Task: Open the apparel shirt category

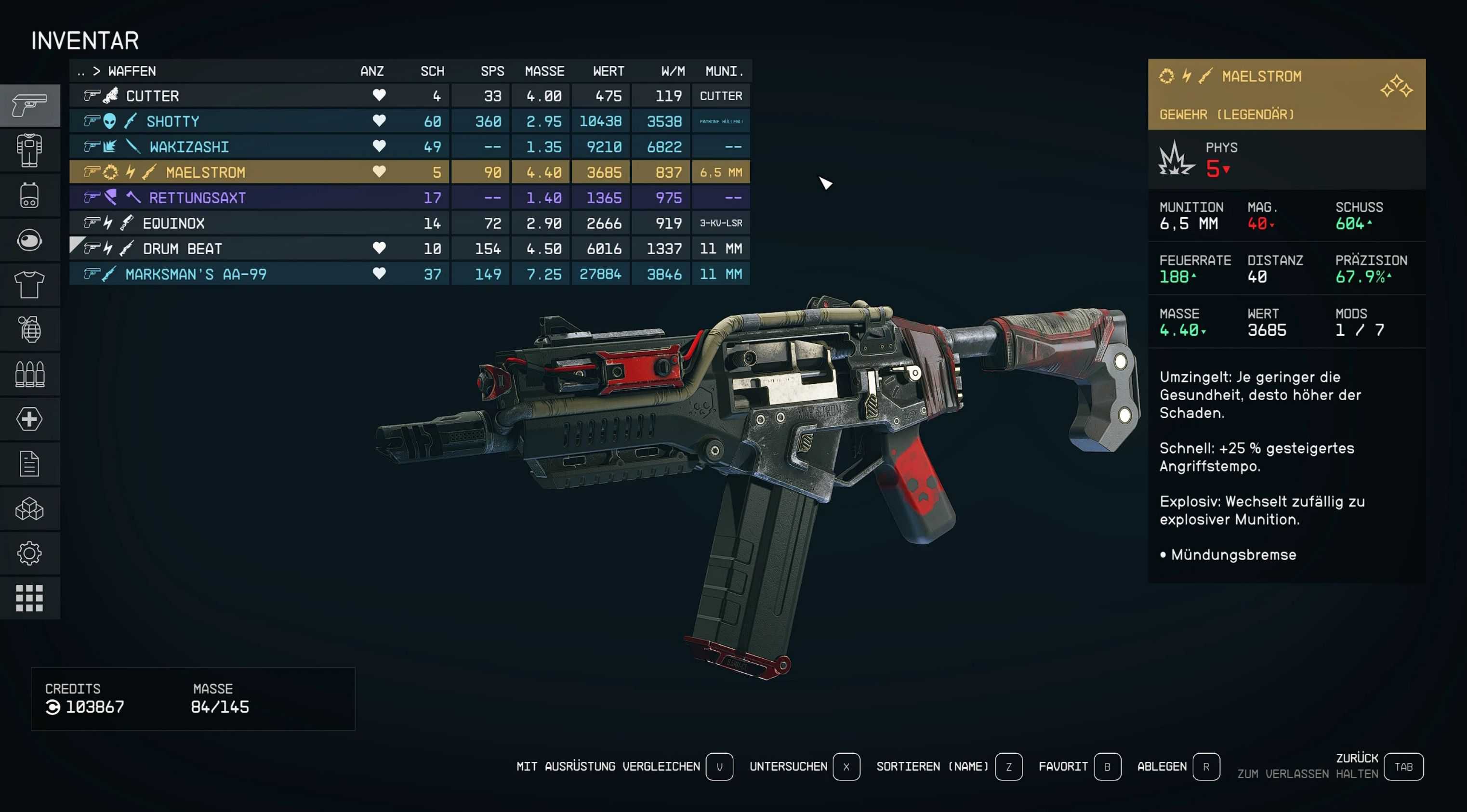Action: (29, 285)
